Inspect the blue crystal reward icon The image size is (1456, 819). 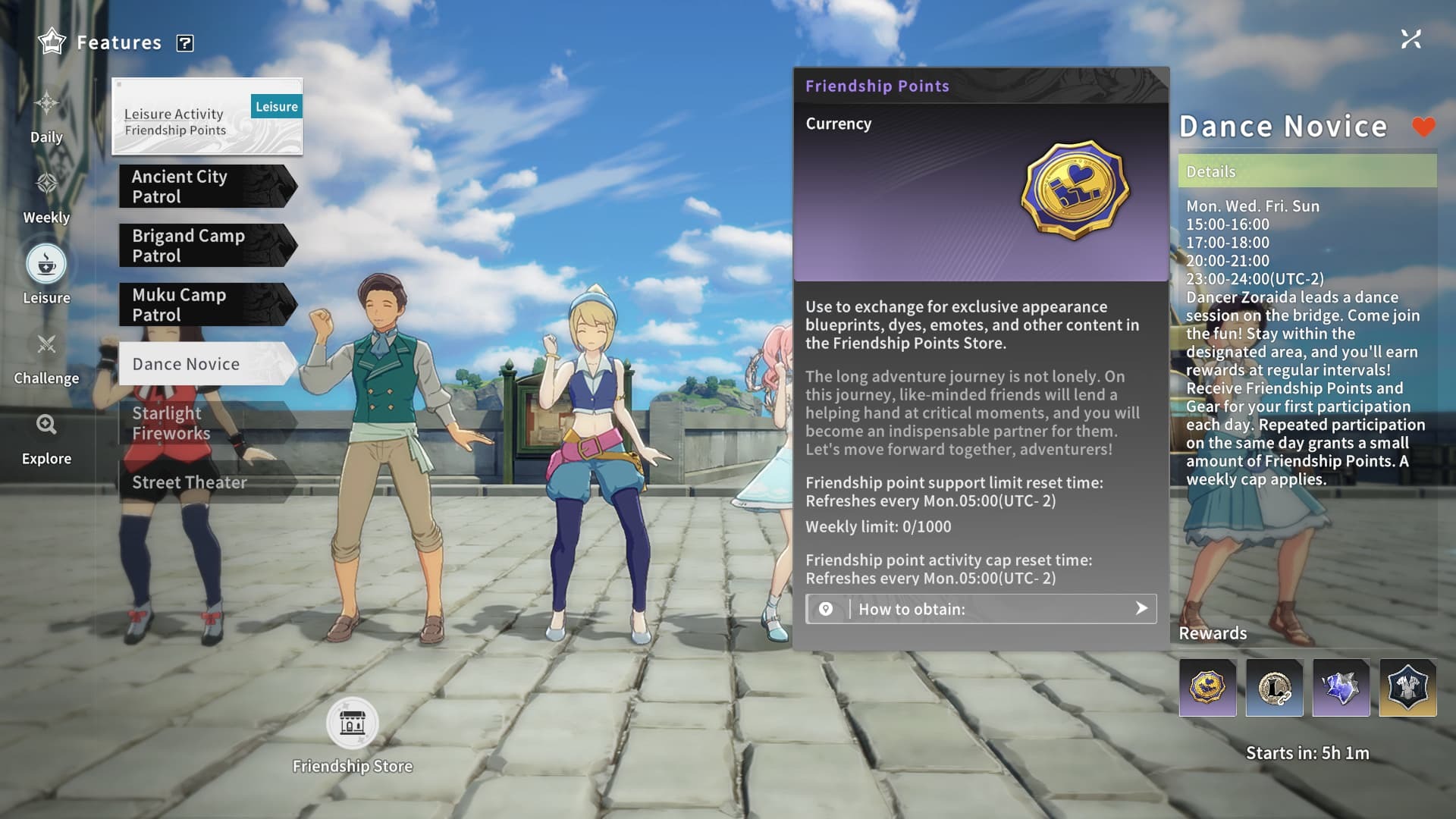tap(1341, 688)
